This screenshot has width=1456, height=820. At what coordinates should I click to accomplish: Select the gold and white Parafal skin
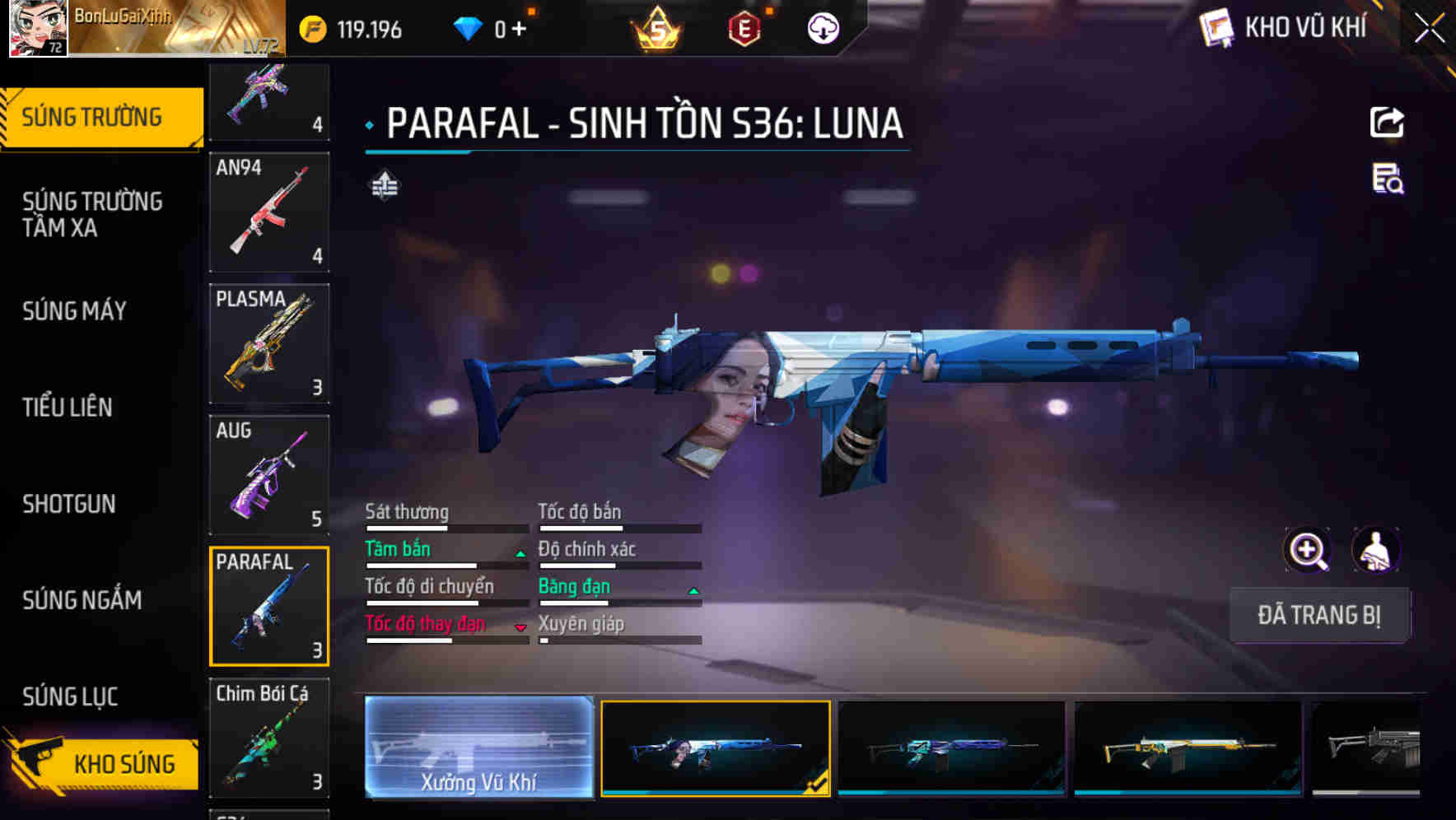tap(1188, 748)
